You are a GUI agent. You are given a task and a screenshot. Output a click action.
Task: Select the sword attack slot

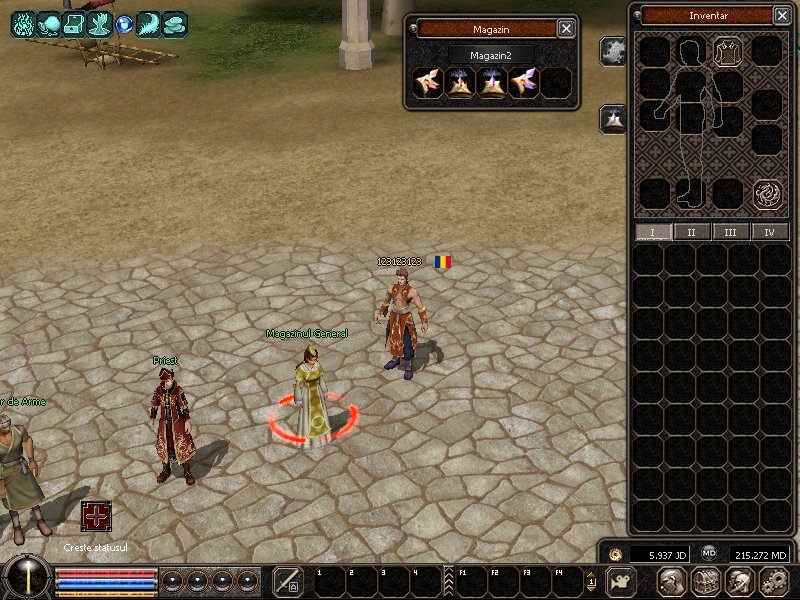pyautogui.click(x=288, y=581)
